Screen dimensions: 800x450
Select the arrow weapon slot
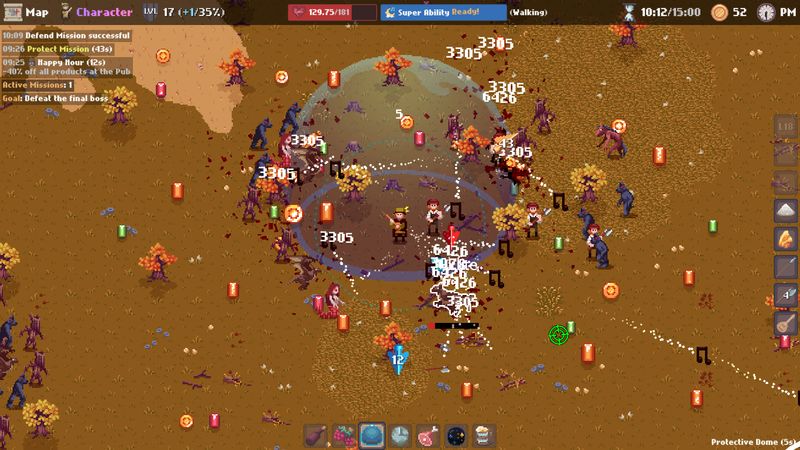tap(785, 296)
